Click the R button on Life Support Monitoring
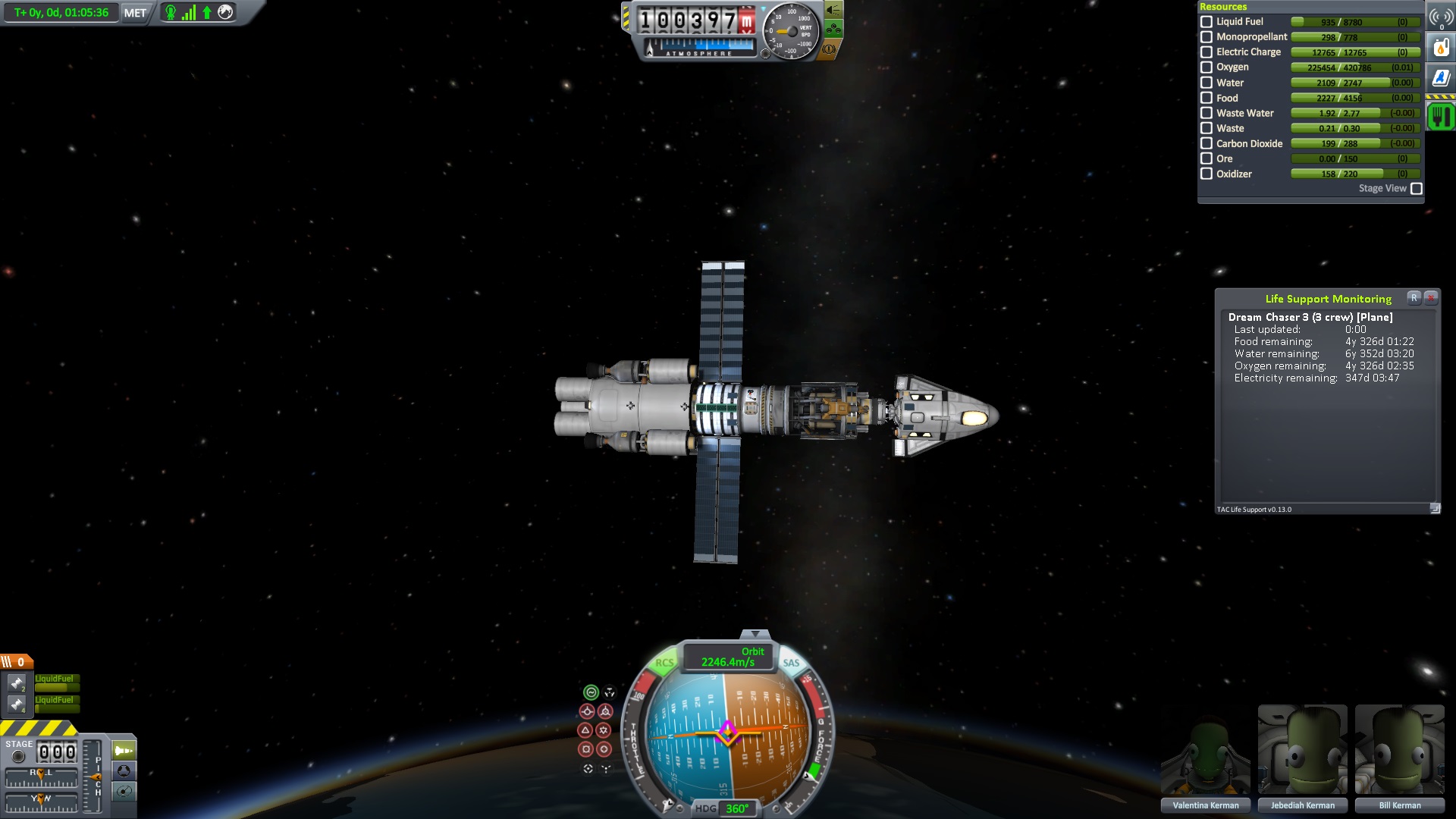 [1414, 298]
